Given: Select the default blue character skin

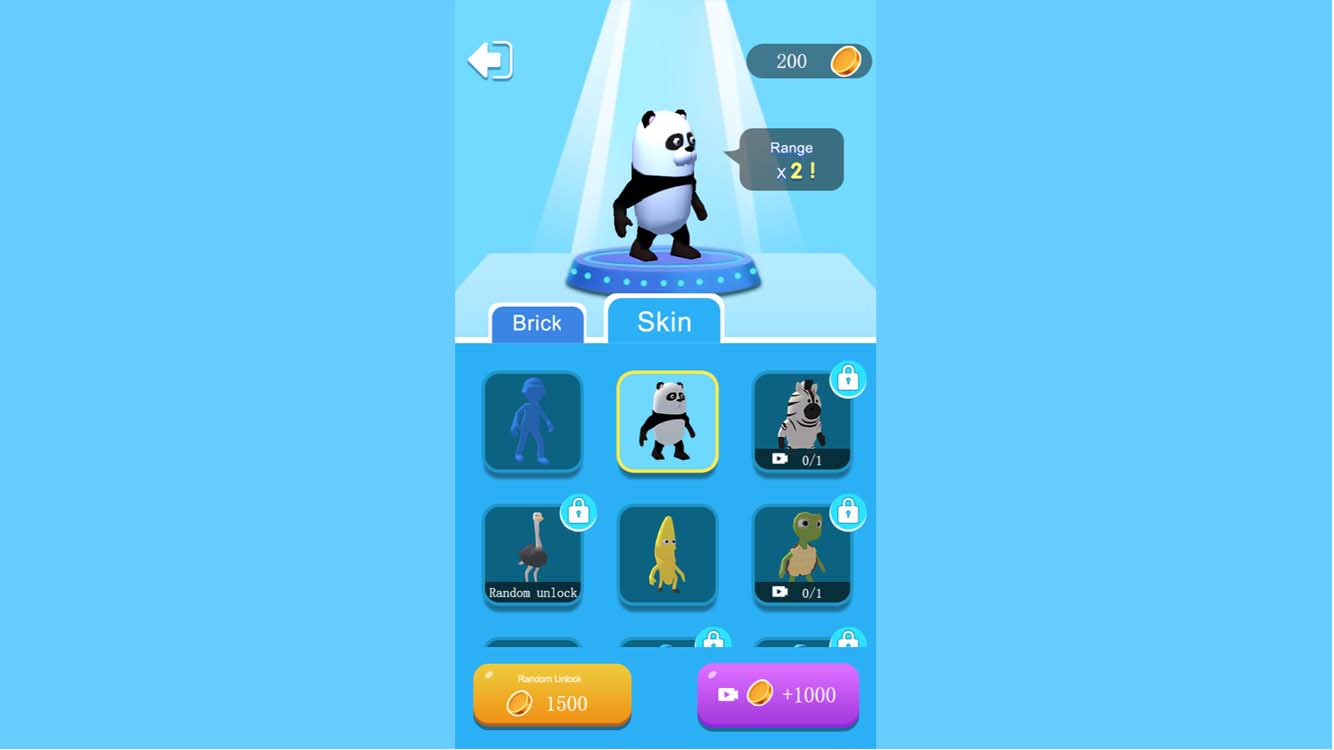Looking at the screenshot, I should [x=533, y=422].
